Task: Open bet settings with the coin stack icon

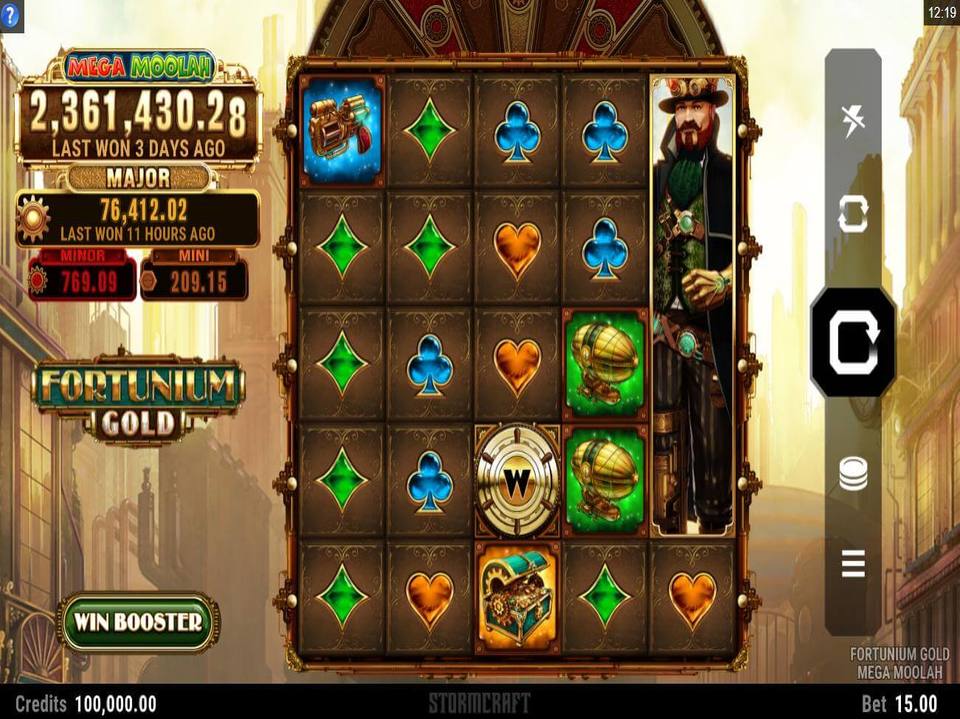Action: pos(853,473)
